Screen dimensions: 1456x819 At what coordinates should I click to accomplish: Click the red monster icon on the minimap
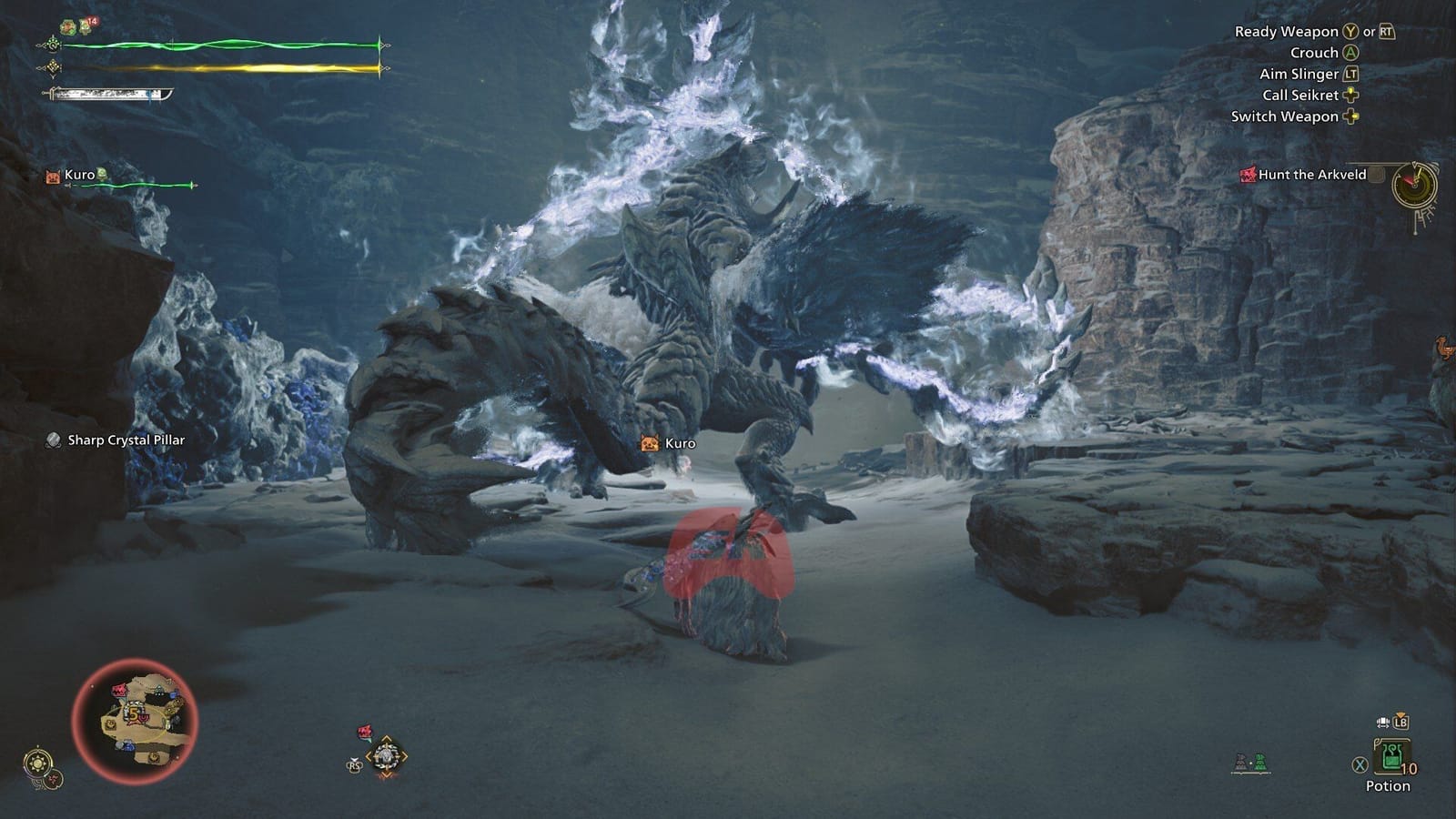[116, 690]
